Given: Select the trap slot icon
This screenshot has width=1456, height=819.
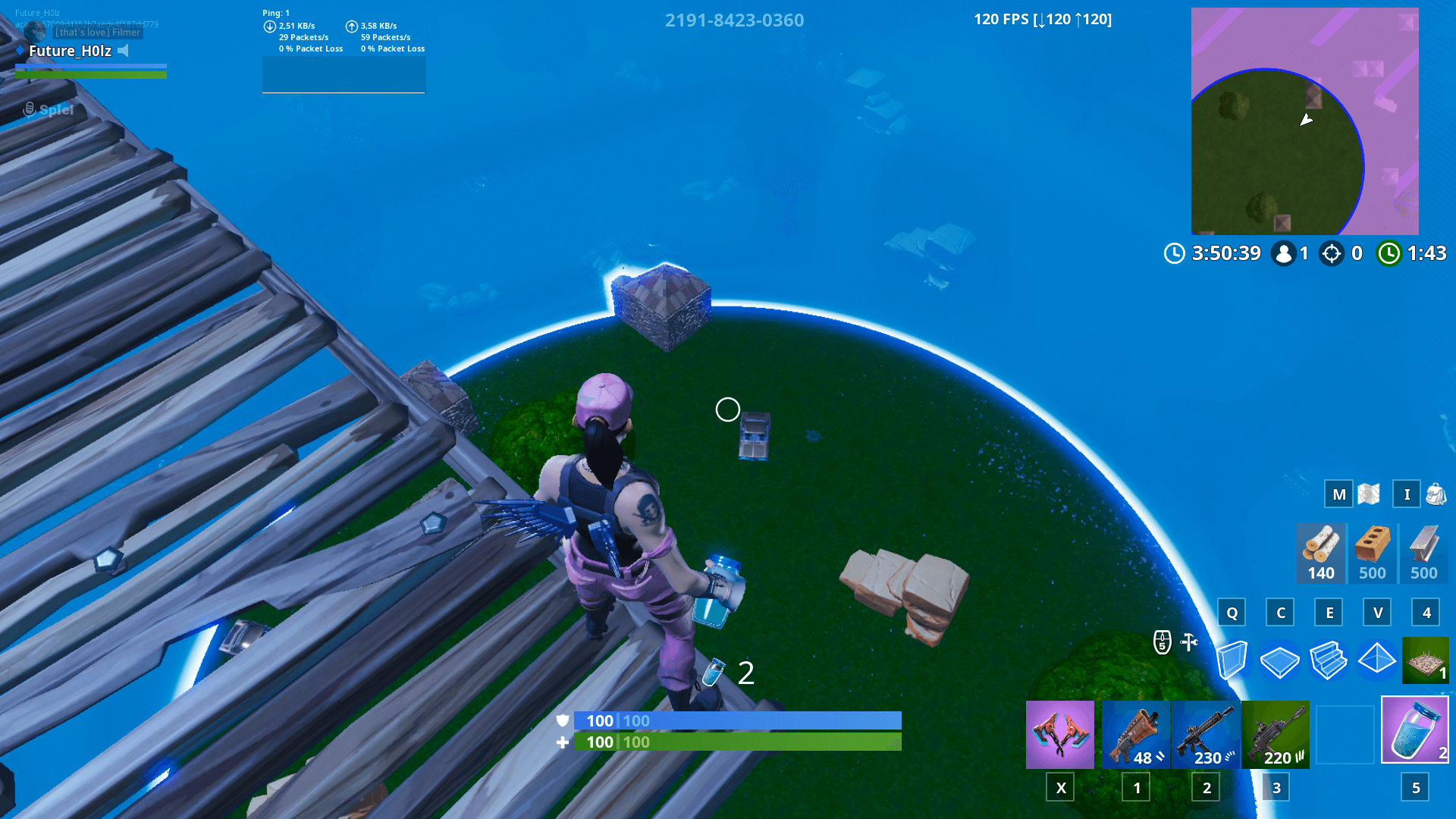Looking at the screenshot, I should [x=1423, y=660].
